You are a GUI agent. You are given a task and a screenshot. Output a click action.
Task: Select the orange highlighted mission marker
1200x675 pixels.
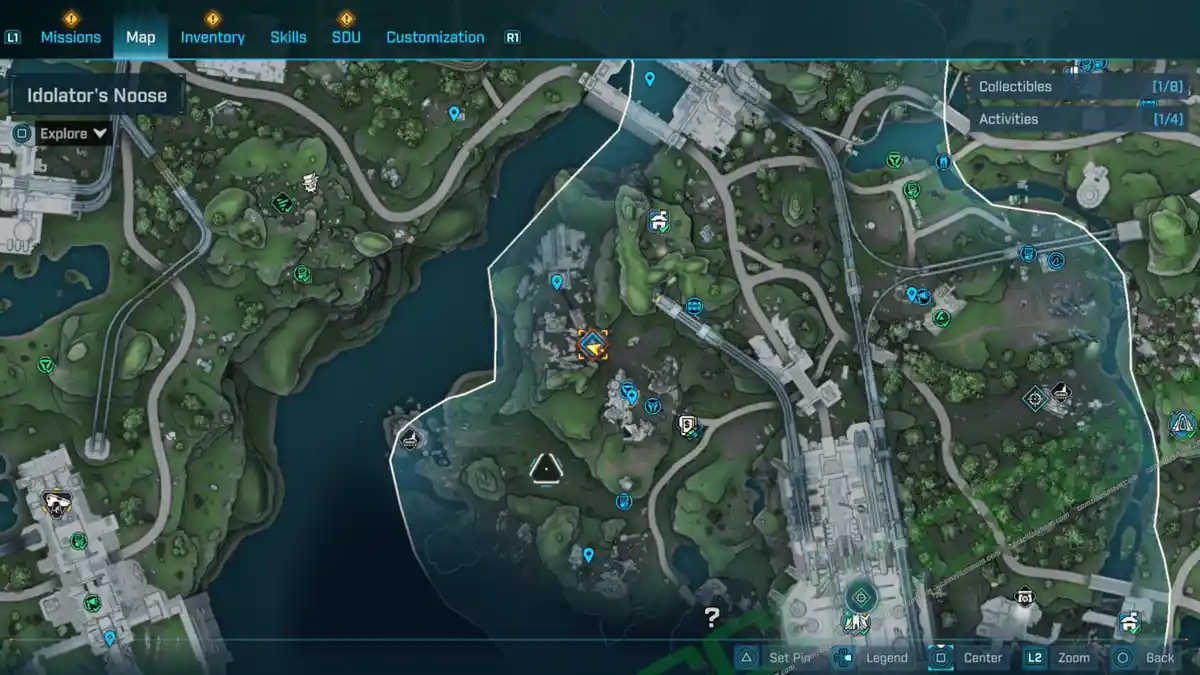593,345
